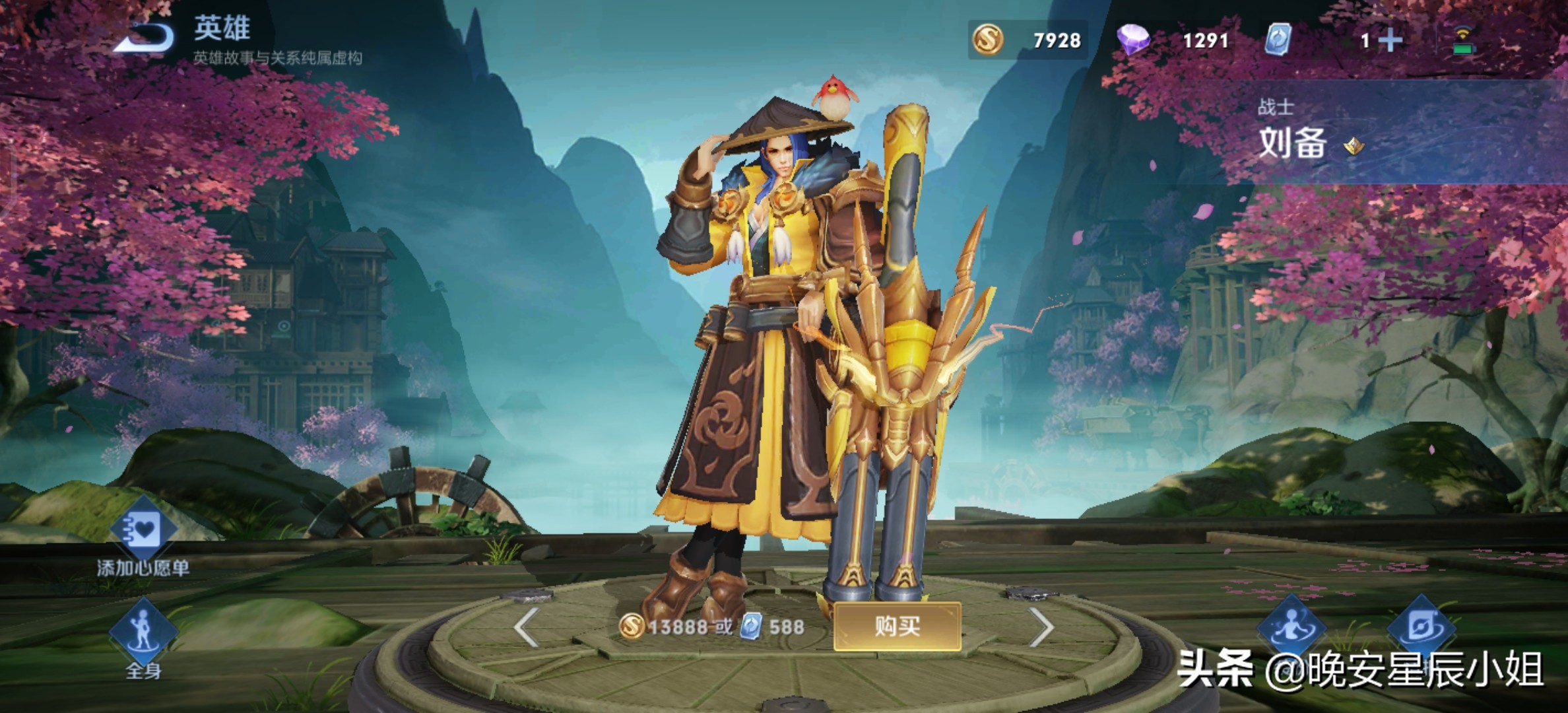The height and width of the screenshot is (713, 1568).
Task: Click the gold badge beside 刘备
Action: 1354,145
